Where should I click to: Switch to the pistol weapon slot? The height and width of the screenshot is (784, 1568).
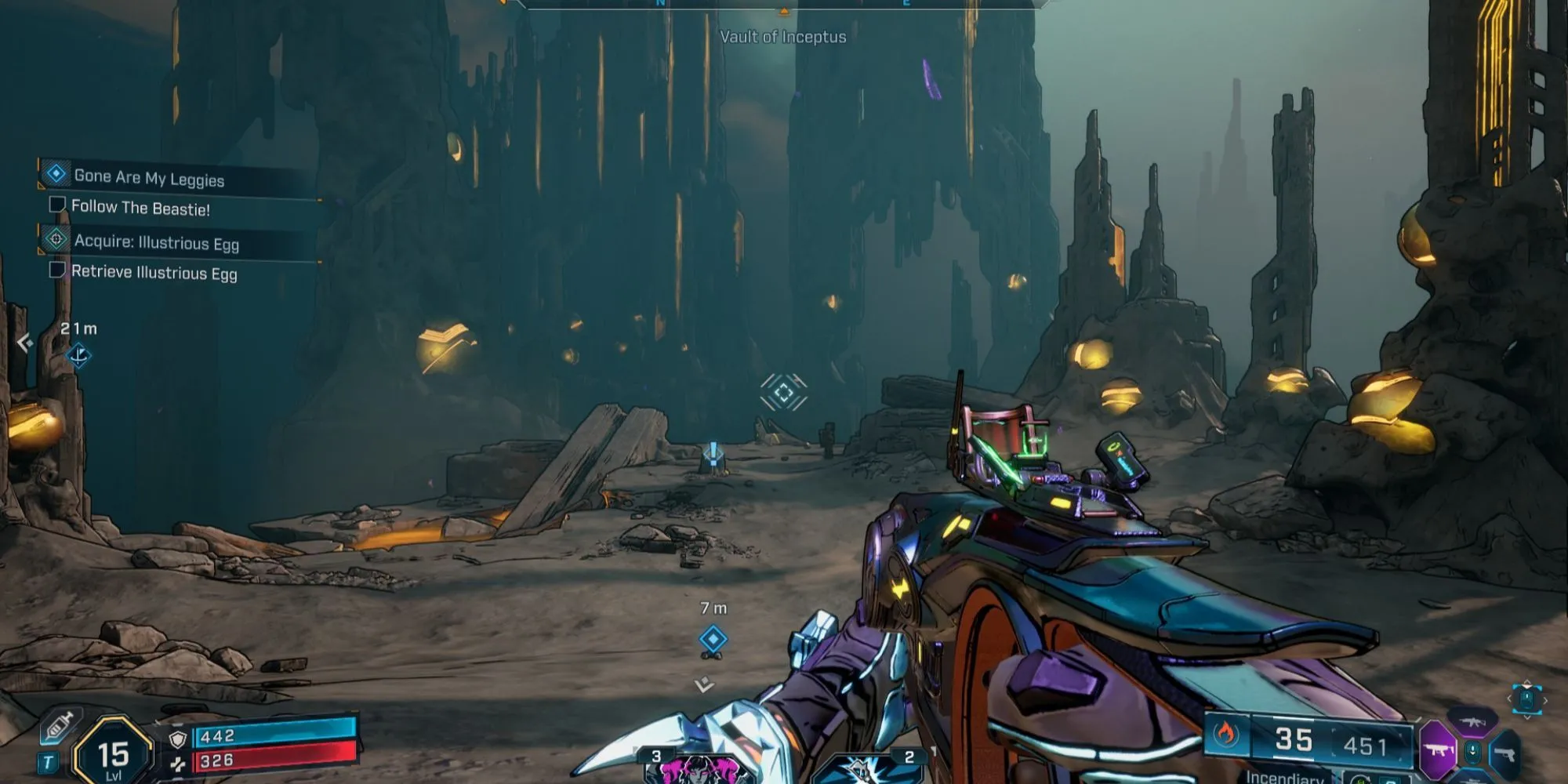click(x=1504, y=754)
